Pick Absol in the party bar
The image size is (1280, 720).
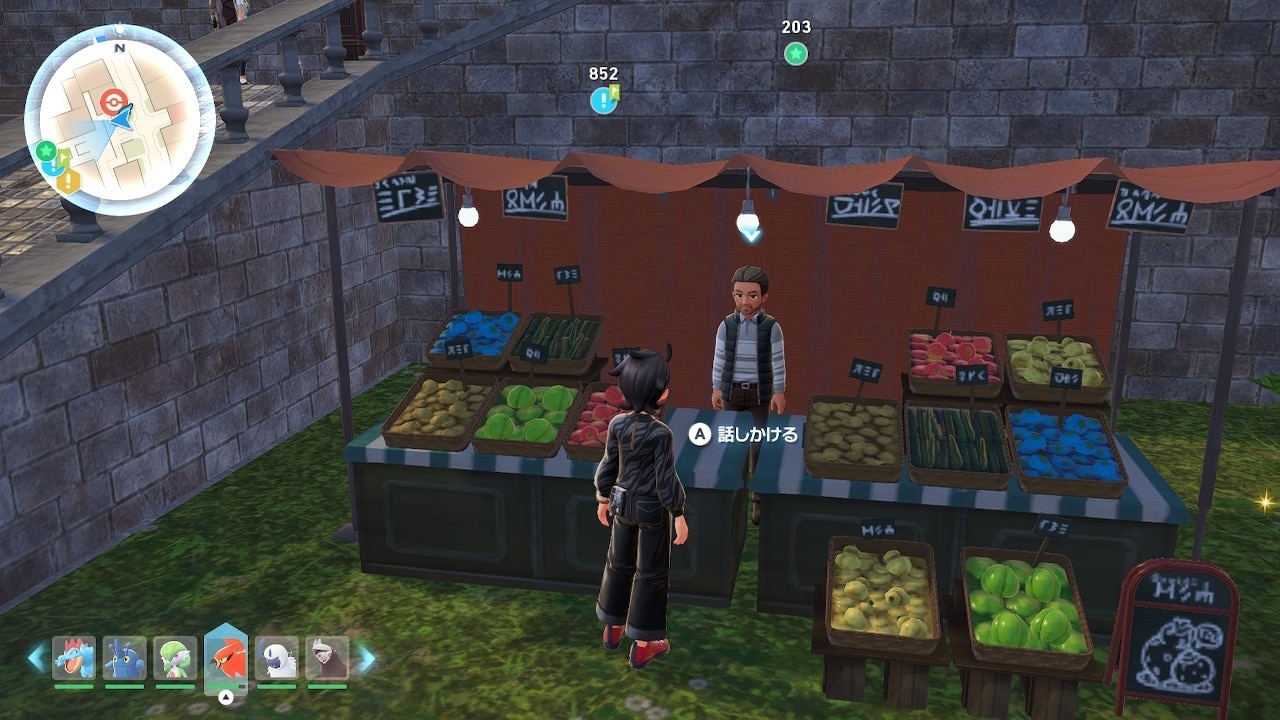[x=277, y=658]
